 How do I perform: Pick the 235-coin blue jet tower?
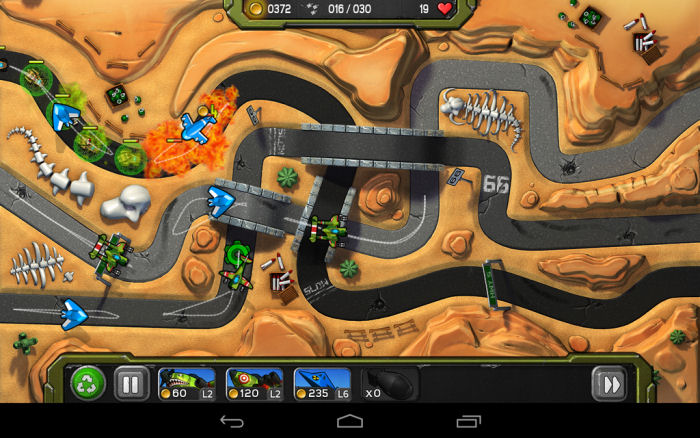tap(321, 383)
